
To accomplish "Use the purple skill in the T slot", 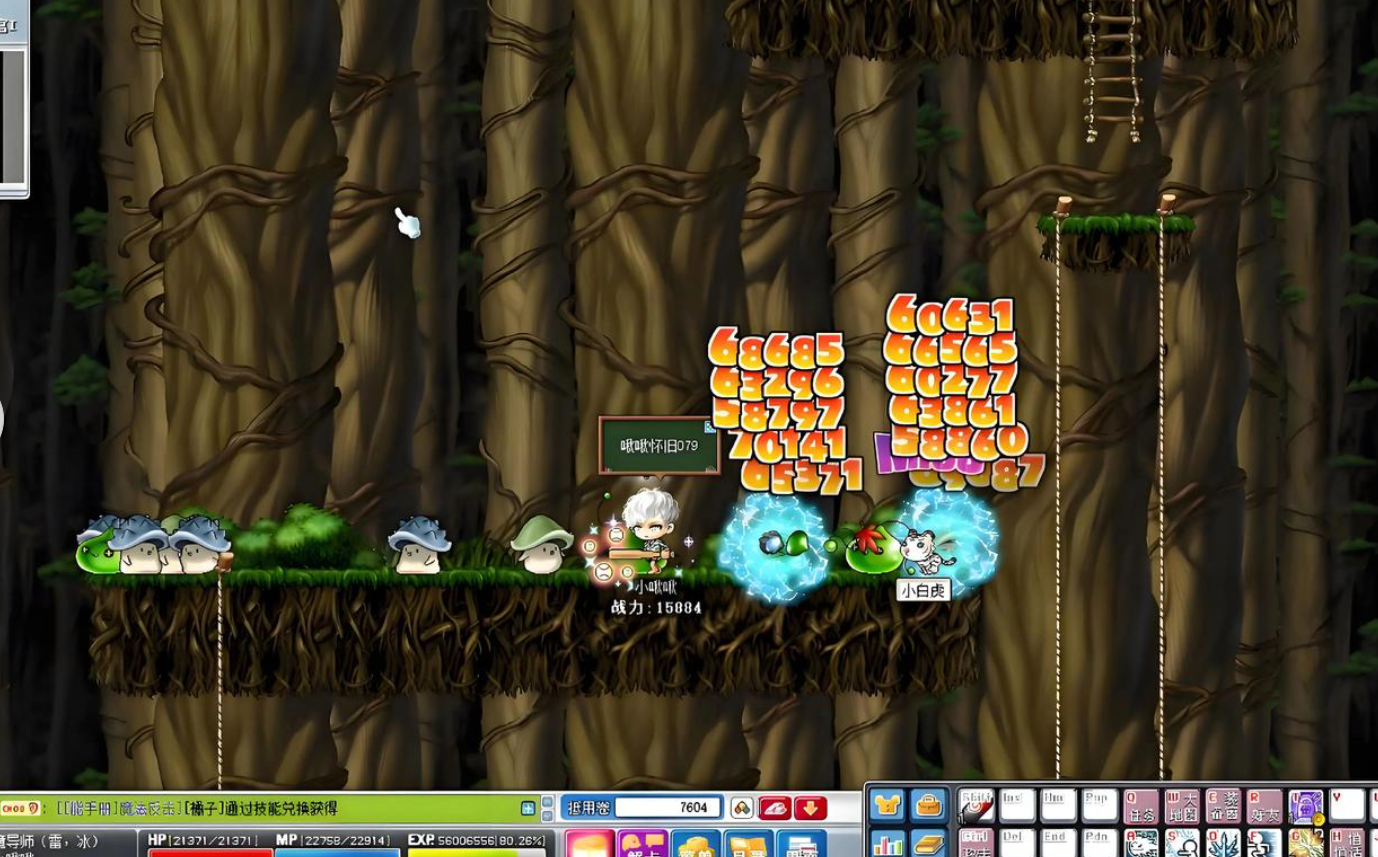I will (1305, 806).
